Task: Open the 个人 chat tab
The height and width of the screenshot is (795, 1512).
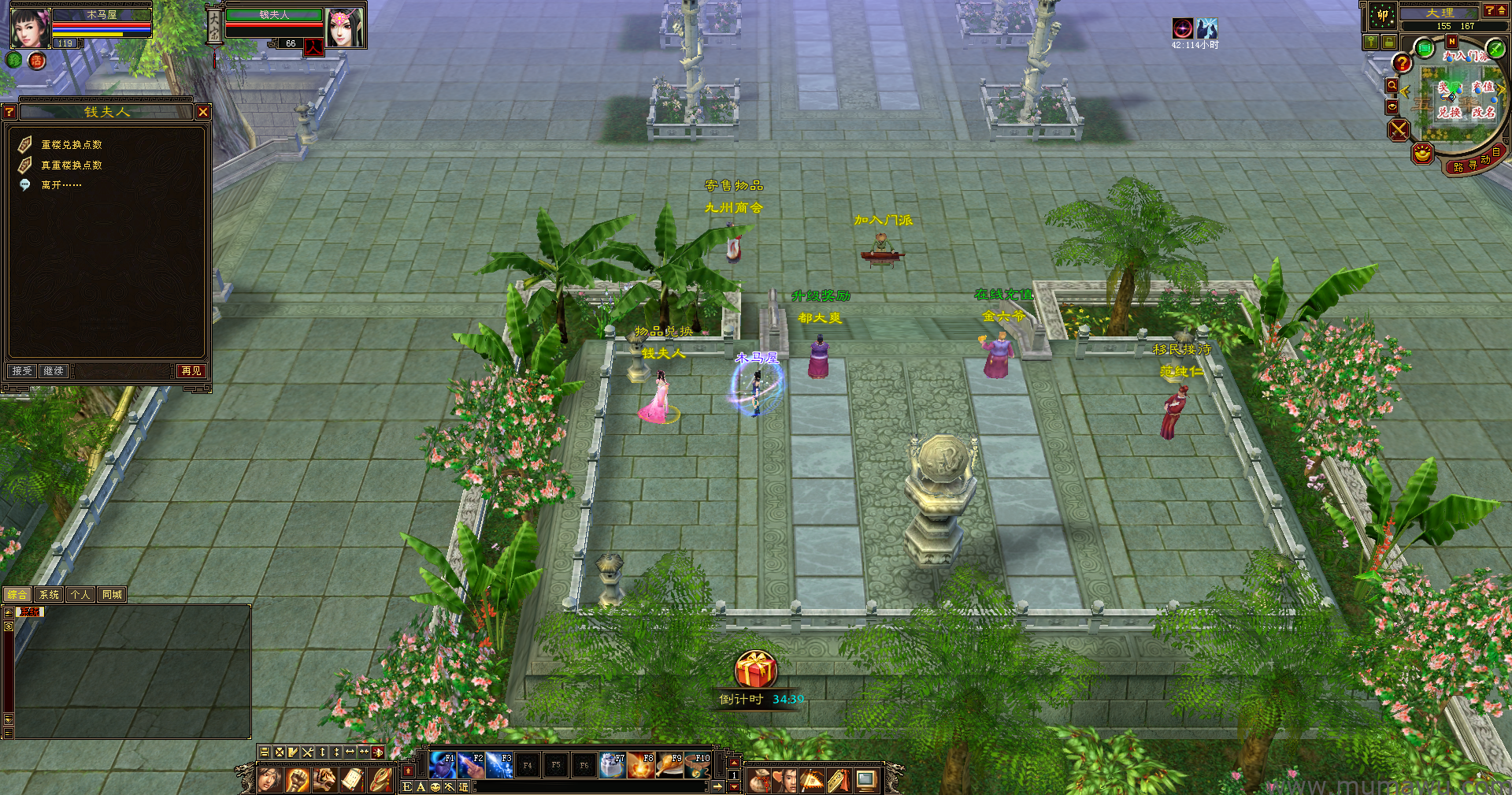Action: pyautogui.click(x=80, y=595)
